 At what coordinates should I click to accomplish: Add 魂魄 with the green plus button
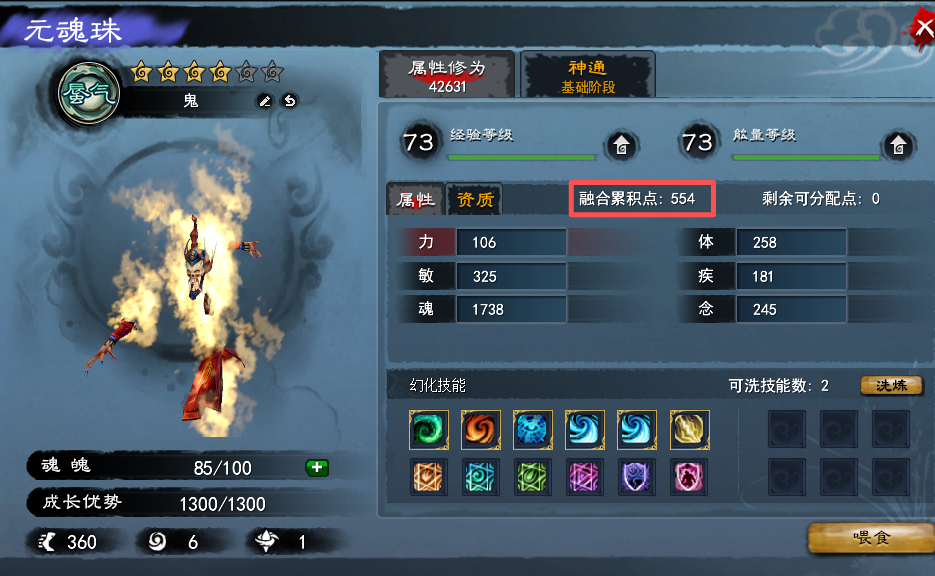pos(317,467)
